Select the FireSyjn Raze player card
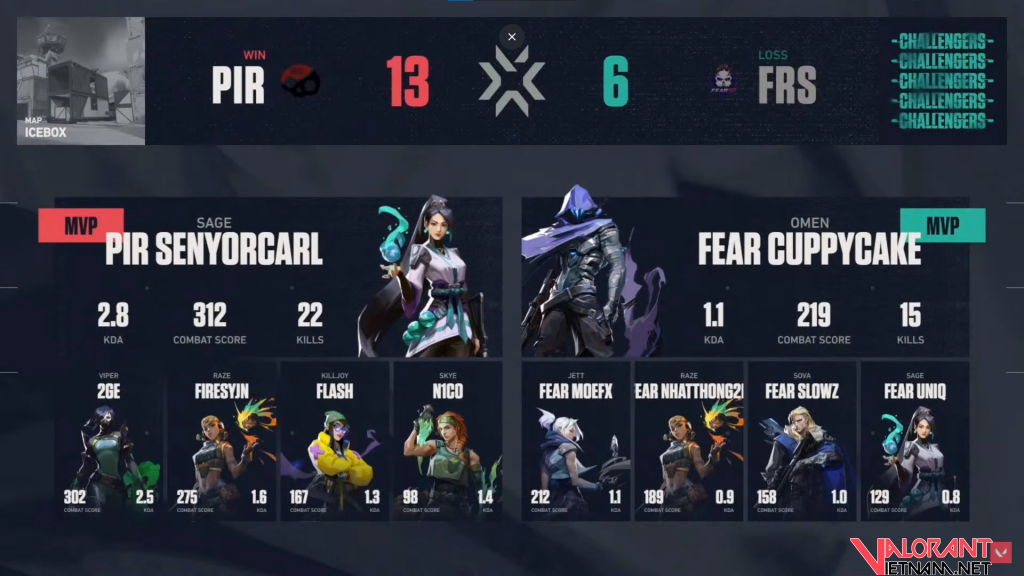 pos(221,441)
